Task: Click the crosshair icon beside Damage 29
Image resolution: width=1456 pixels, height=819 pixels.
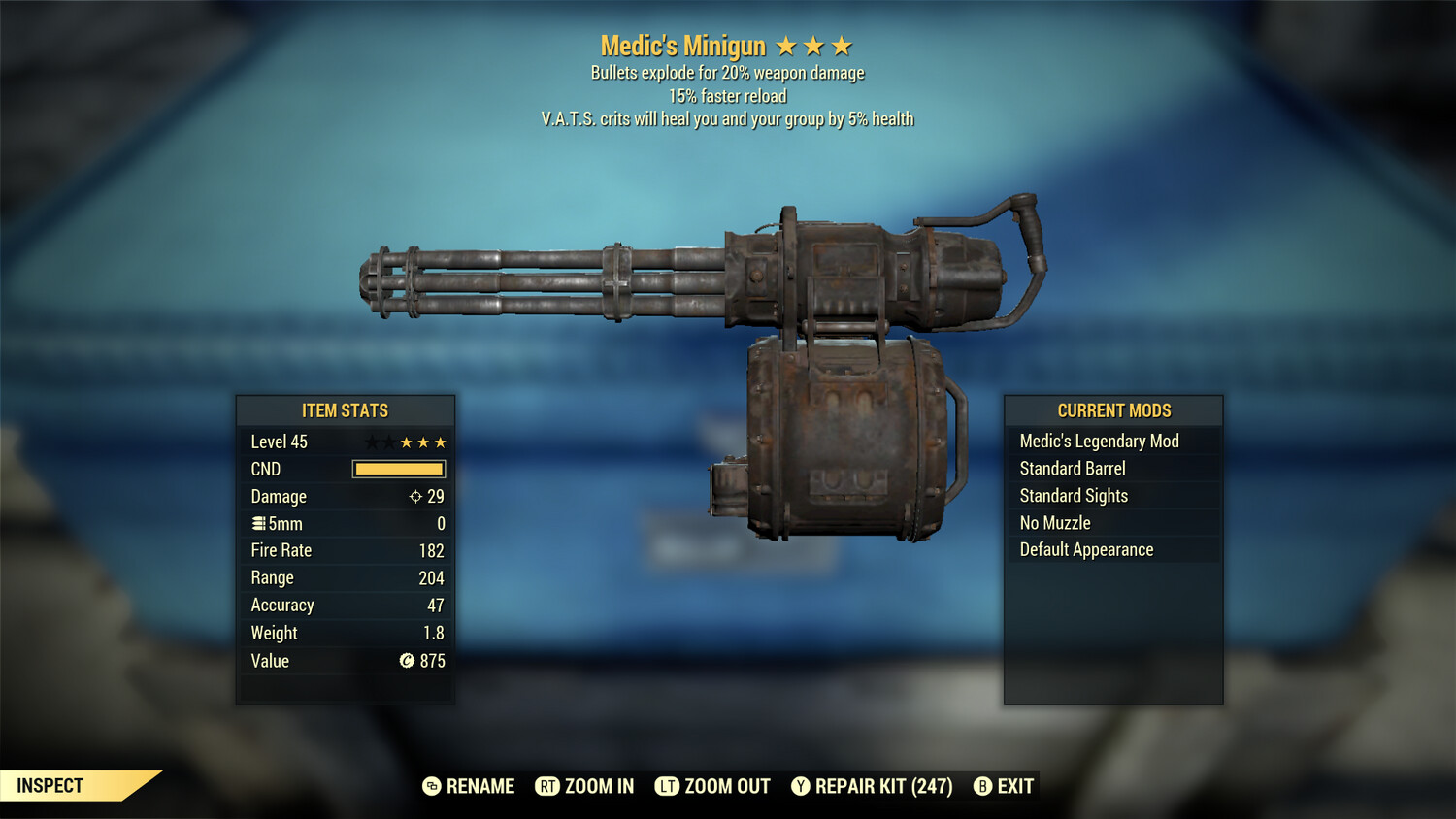Action: (417, 496)
